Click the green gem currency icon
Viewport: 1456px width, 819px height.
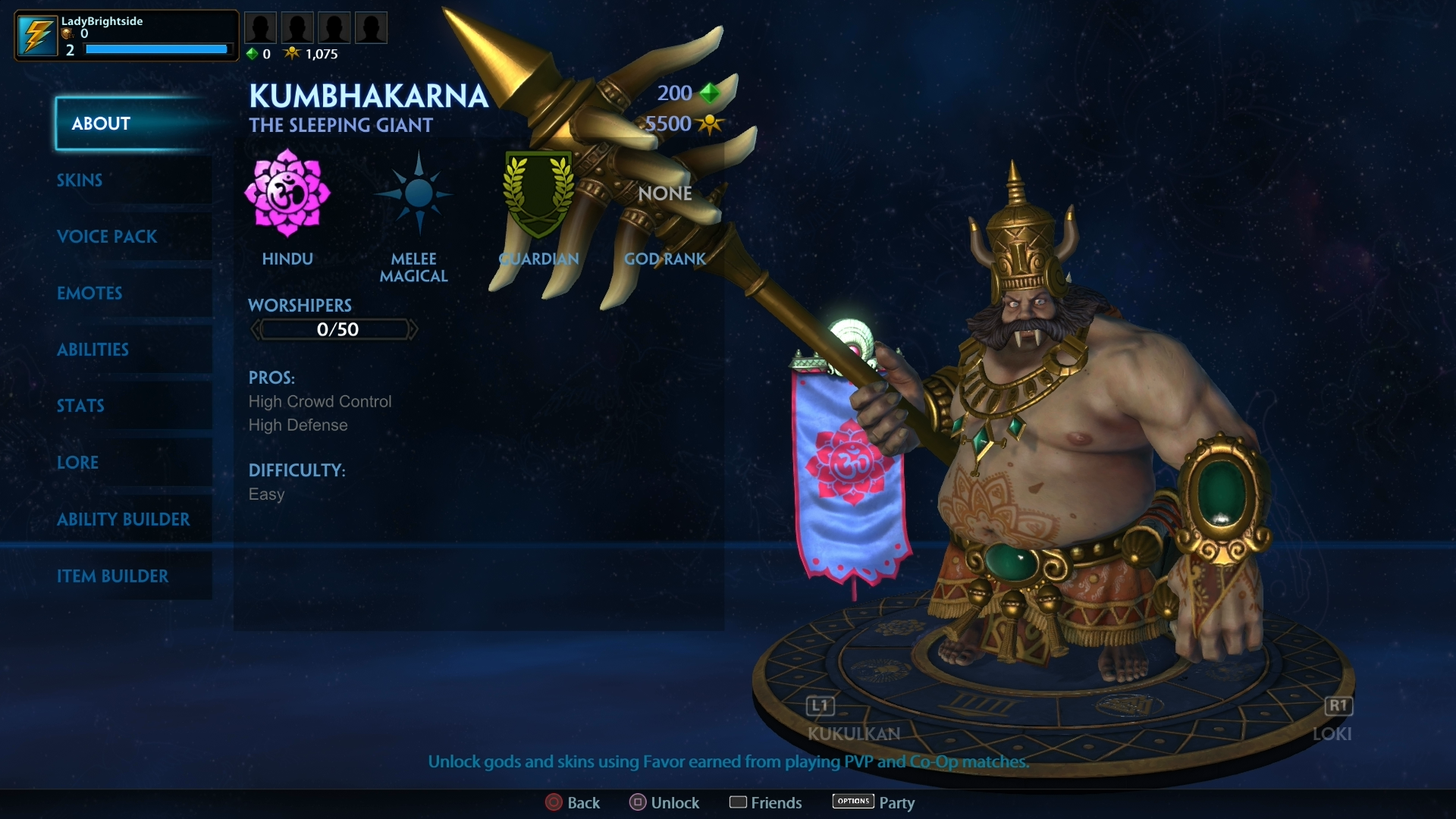click(x=253, y=53)
